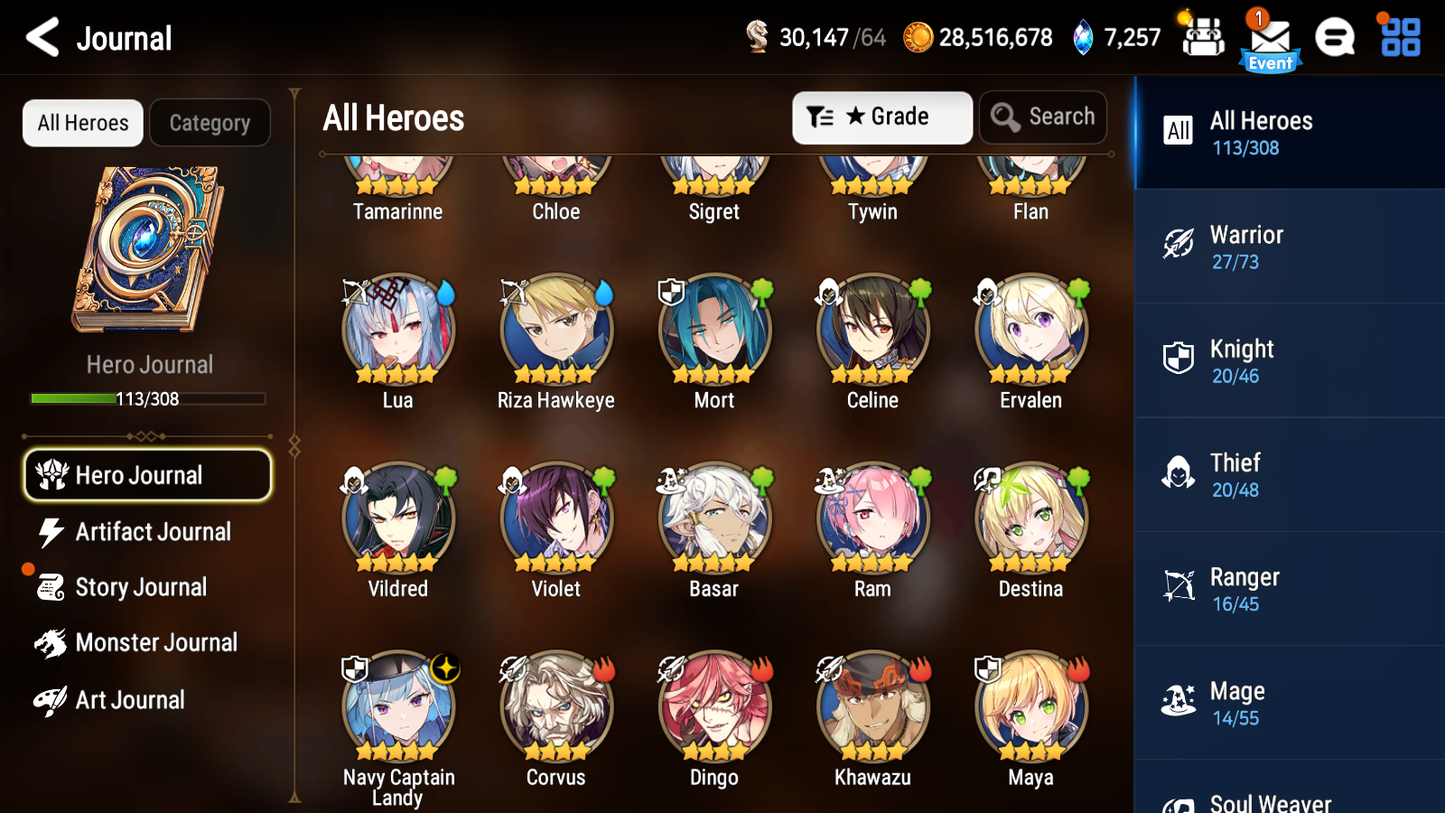Select the Mage hat filter icon
Screen dimensions: 1445x813
point(1179,700)
